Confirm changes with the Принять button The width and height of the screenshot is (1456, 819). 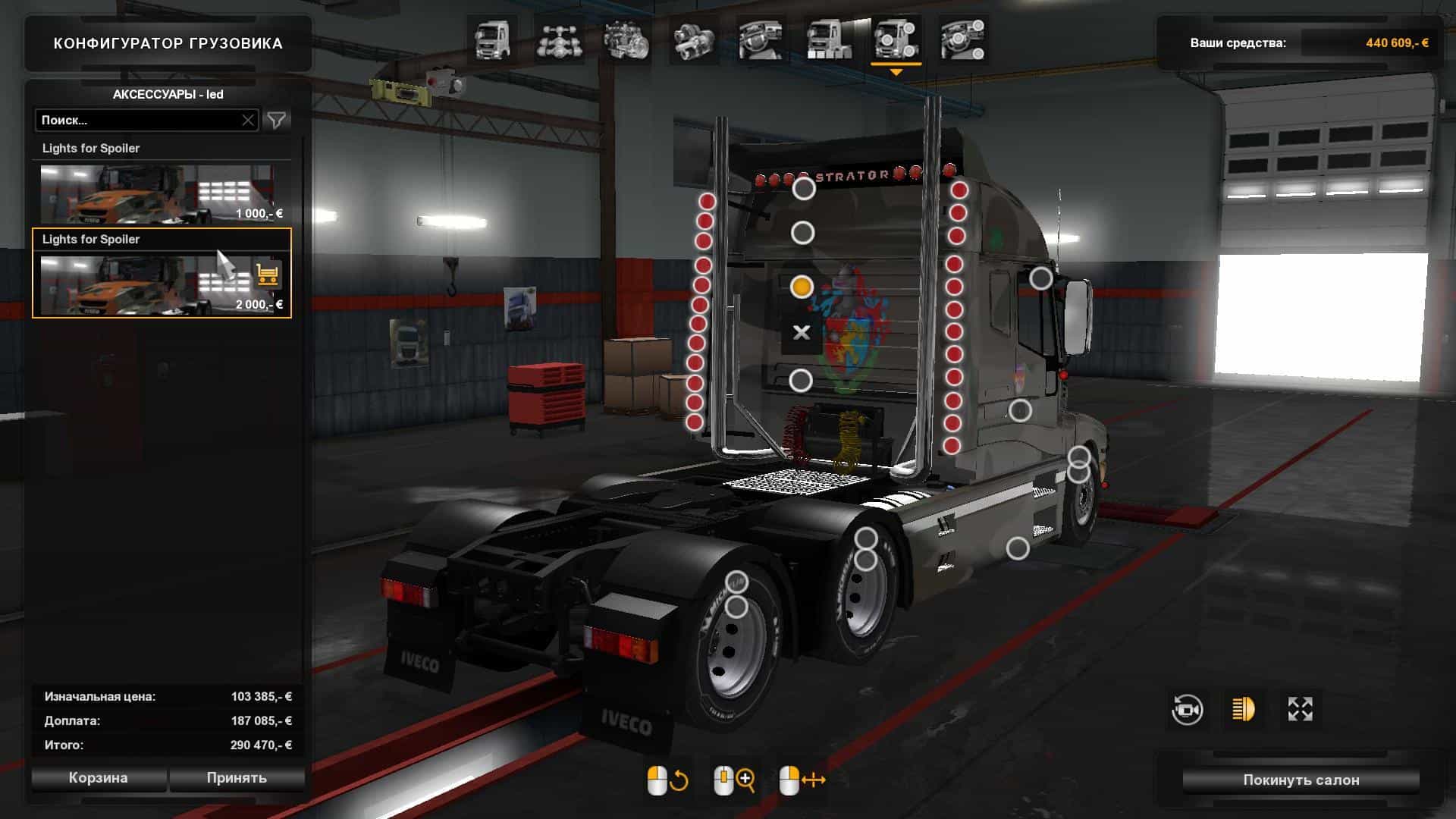(237, 778)
